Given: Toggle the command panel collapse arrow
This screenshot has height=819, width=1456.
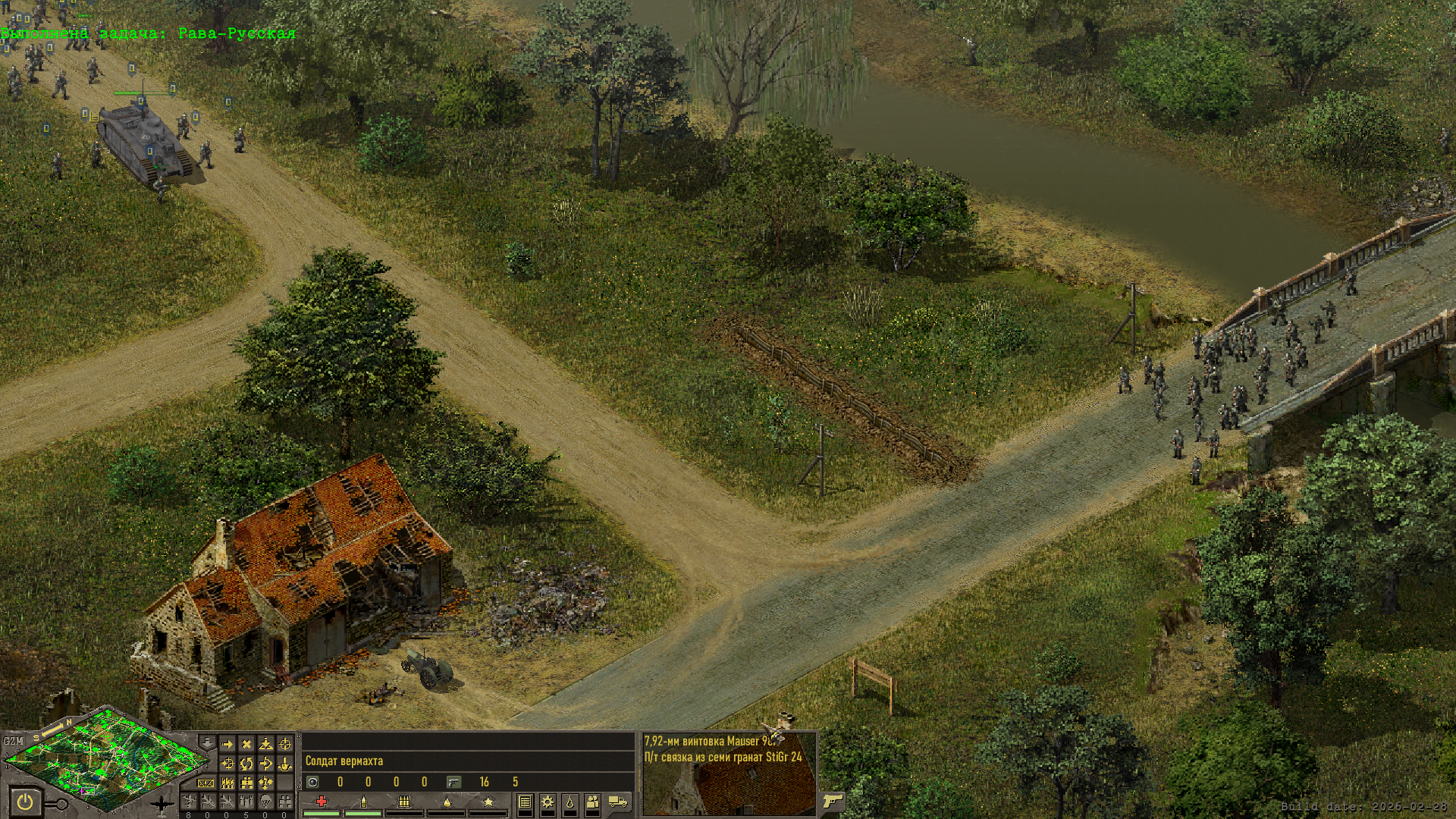Looking at the screenshot, I should pos(207,741).
